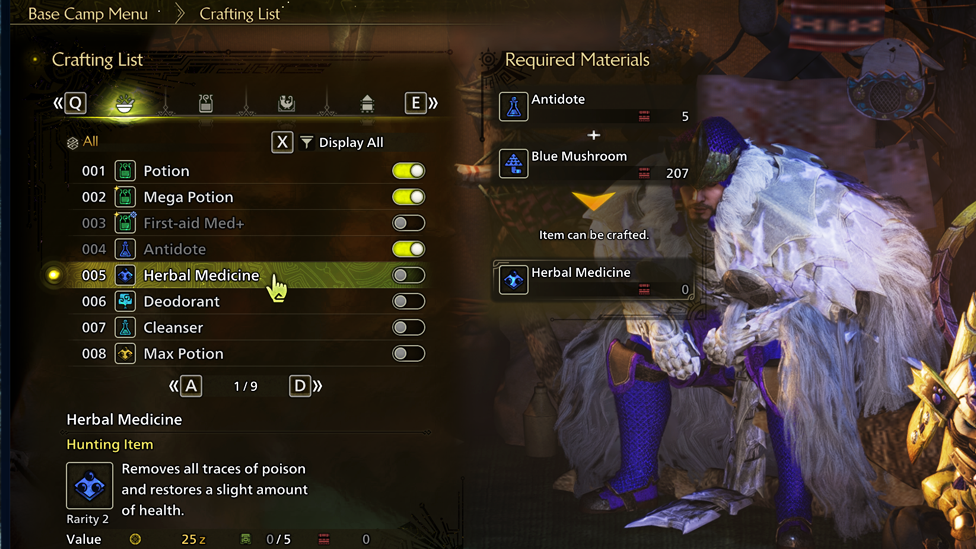Open the monster icon crafting tab
976x549 pixels.
286,103
